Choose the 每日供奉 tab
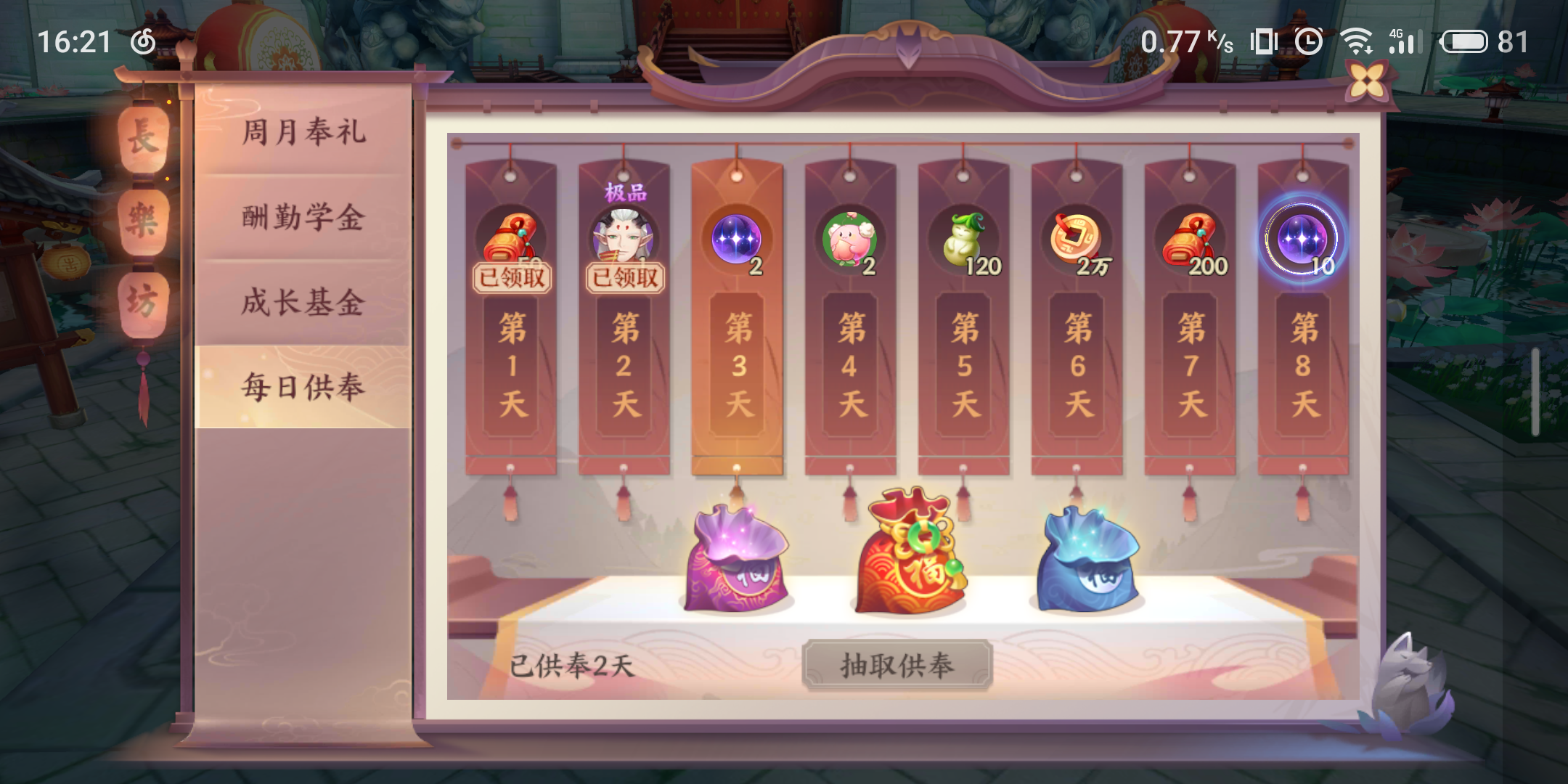The height and width of the screenshot is (784, 1568). tap(303, 387)
